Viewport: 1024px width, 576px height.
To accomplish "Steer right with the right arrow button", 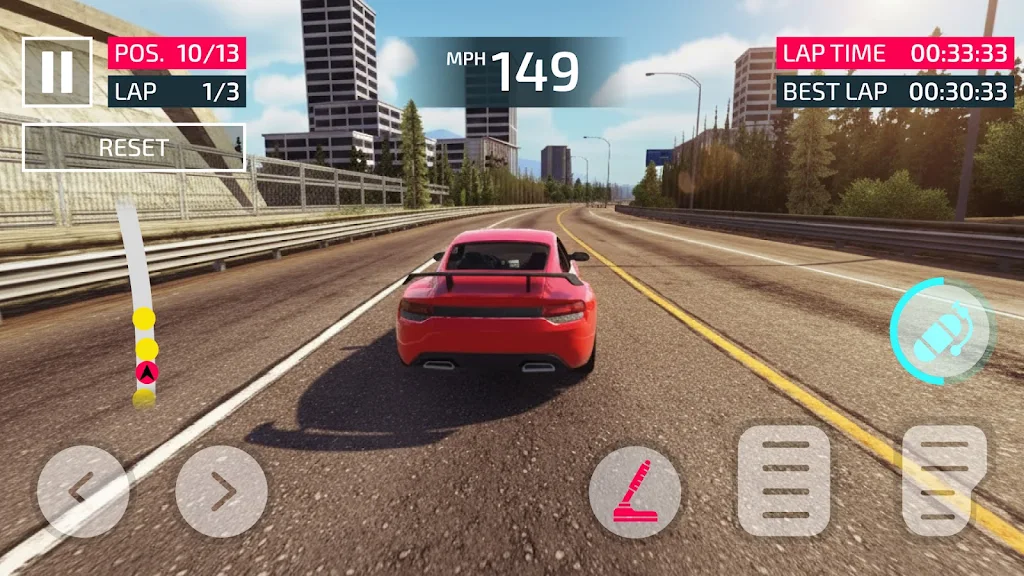I will tap(221, 491).
